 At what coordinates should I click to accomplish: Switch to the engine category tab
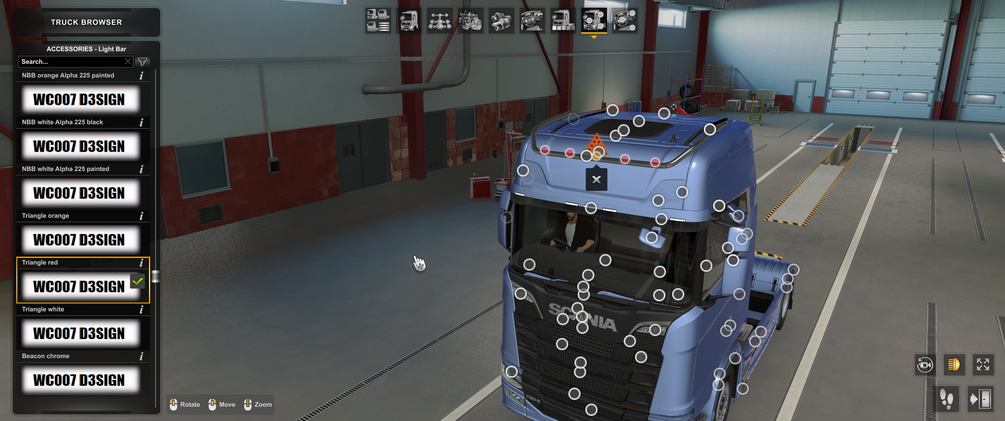pos(470,20)
